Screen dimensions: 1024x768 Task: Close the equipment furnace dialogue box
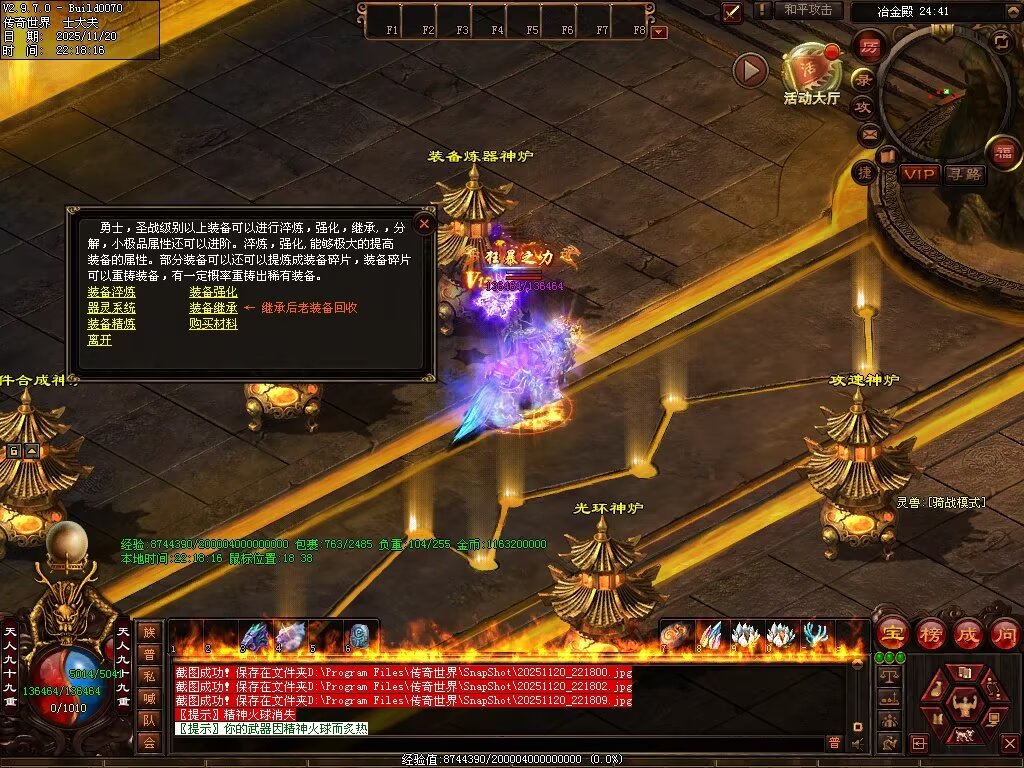424,224
